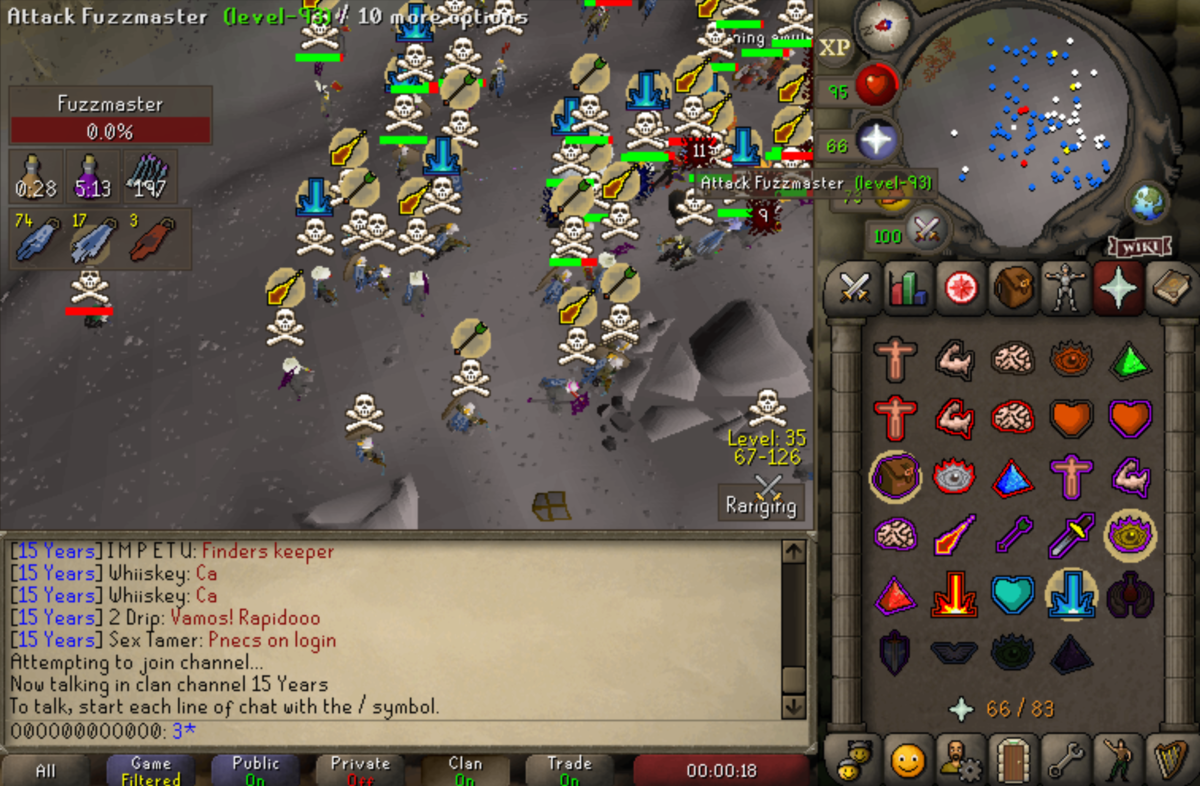The width and height of the screenshot is (1200, 786).
Task: Toggle the XP drops button
Action: [835, 48]
